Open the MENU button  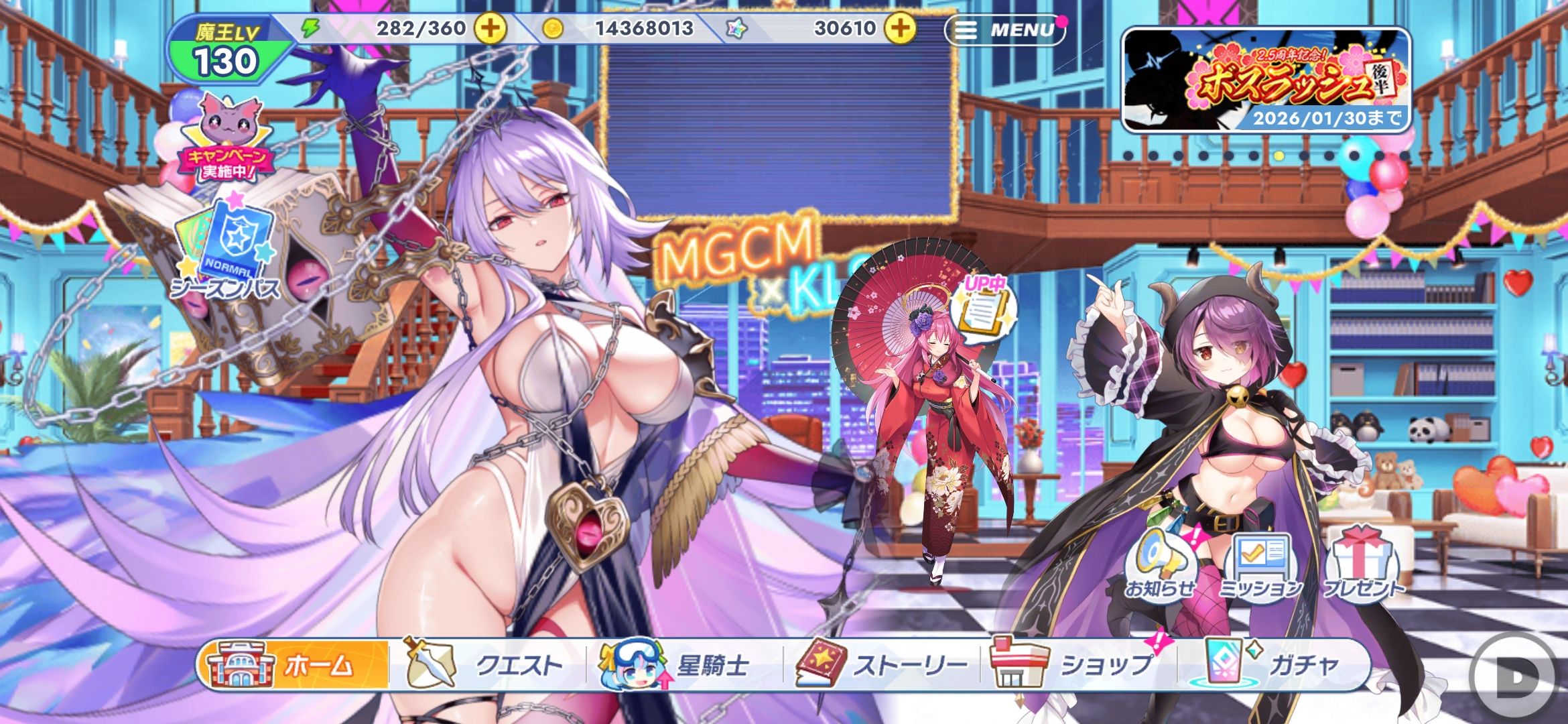1004,29
